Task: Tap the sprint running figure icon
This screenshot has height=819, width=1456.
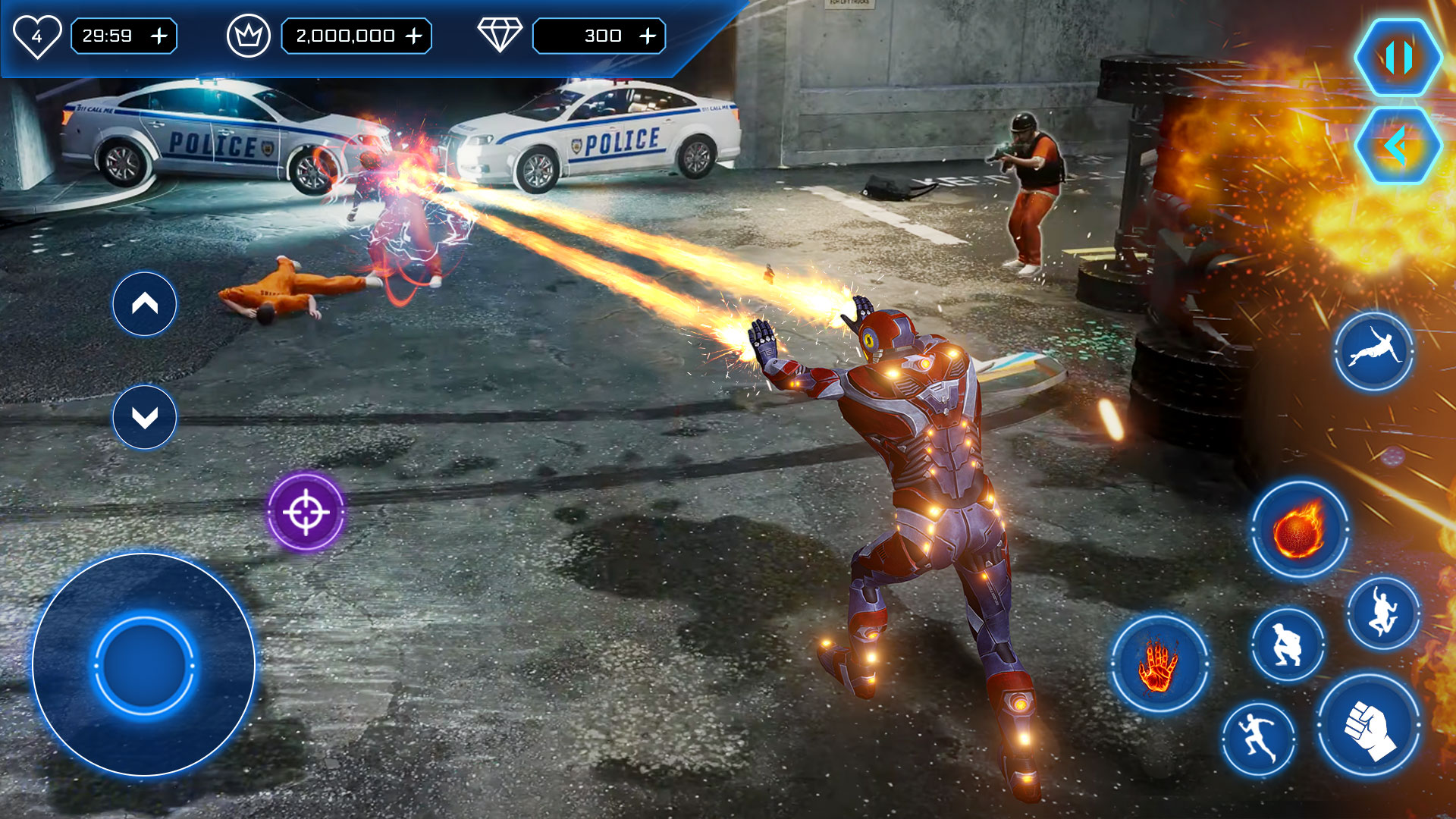Action: click(x=1258, y=739)
